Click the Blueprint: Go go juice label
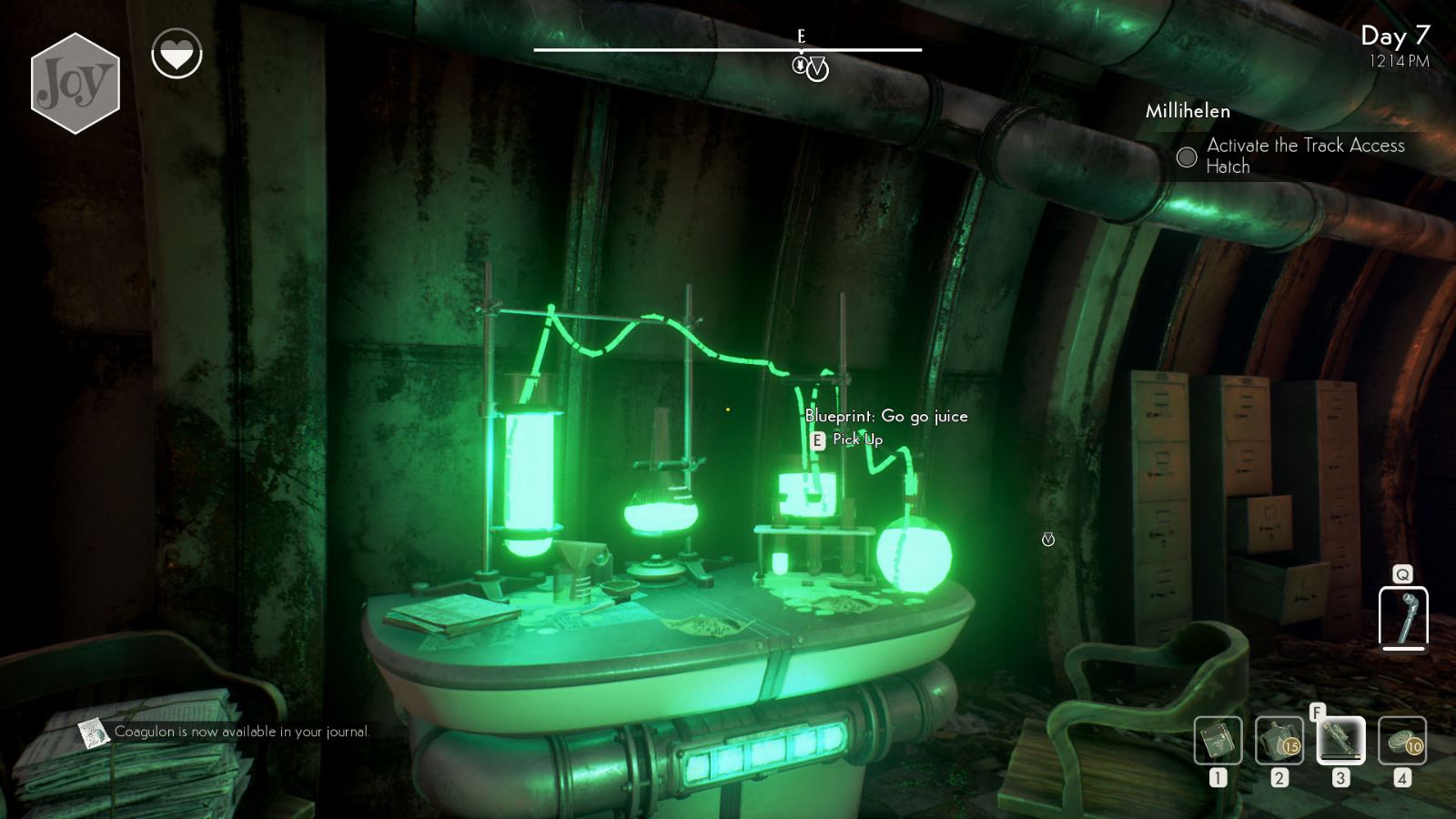Image resolution: width=1456 pixels, height=819 pixels. 886,416
